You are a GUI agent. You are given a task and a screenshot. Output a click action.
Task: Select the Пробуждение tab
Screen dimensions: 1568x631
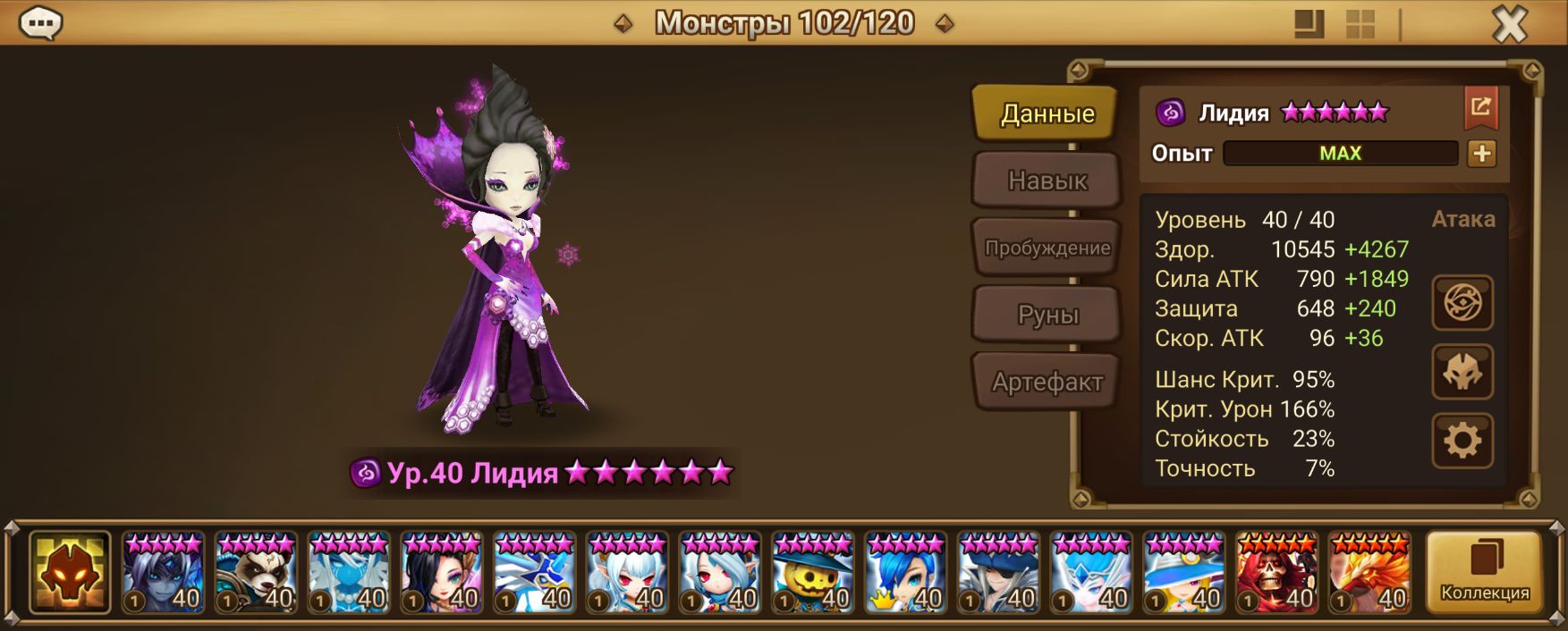point(1047,248)
